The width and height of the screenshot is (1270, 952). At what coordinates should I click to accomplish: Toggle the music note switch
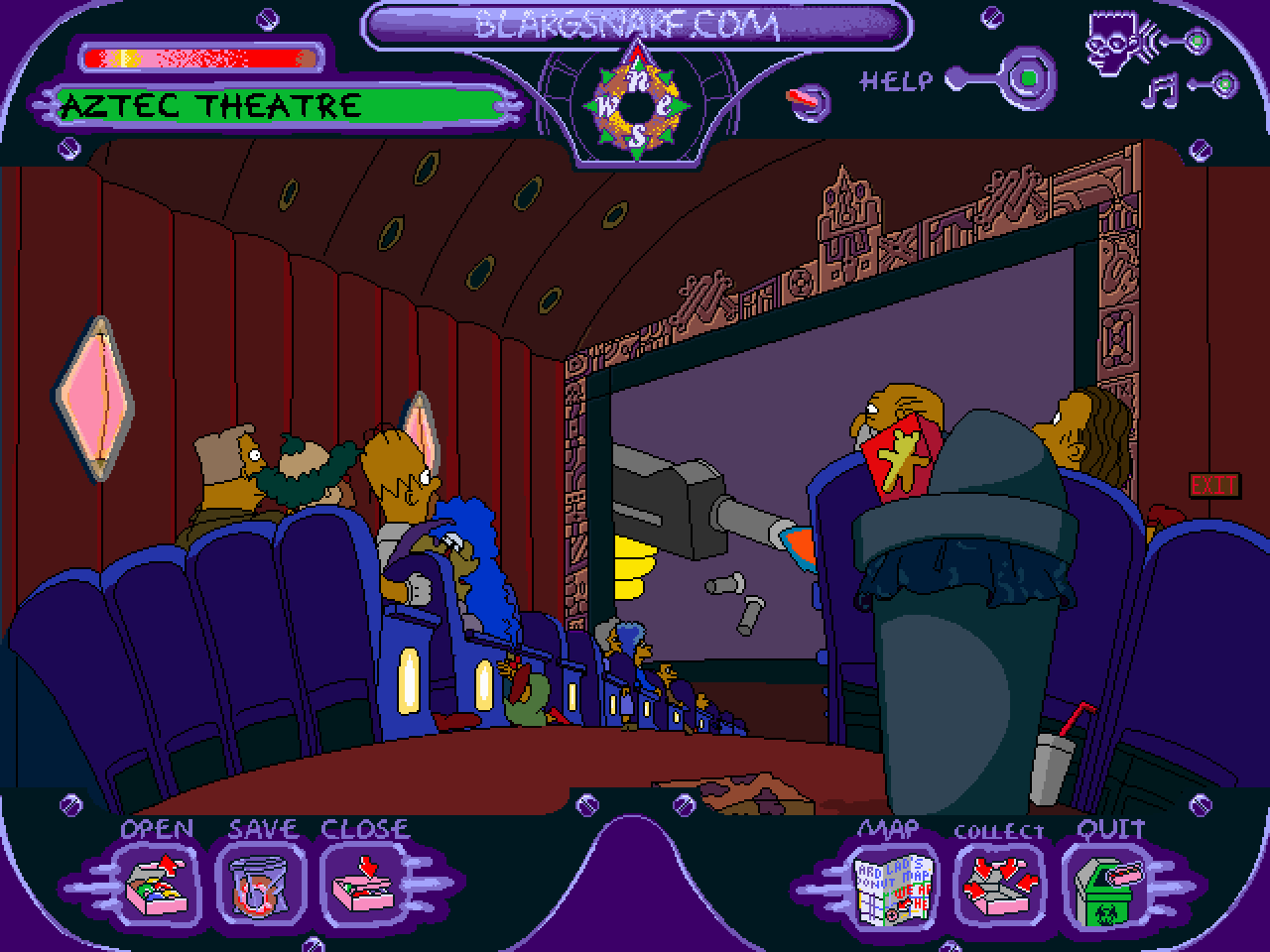[x=1224, y=86]
